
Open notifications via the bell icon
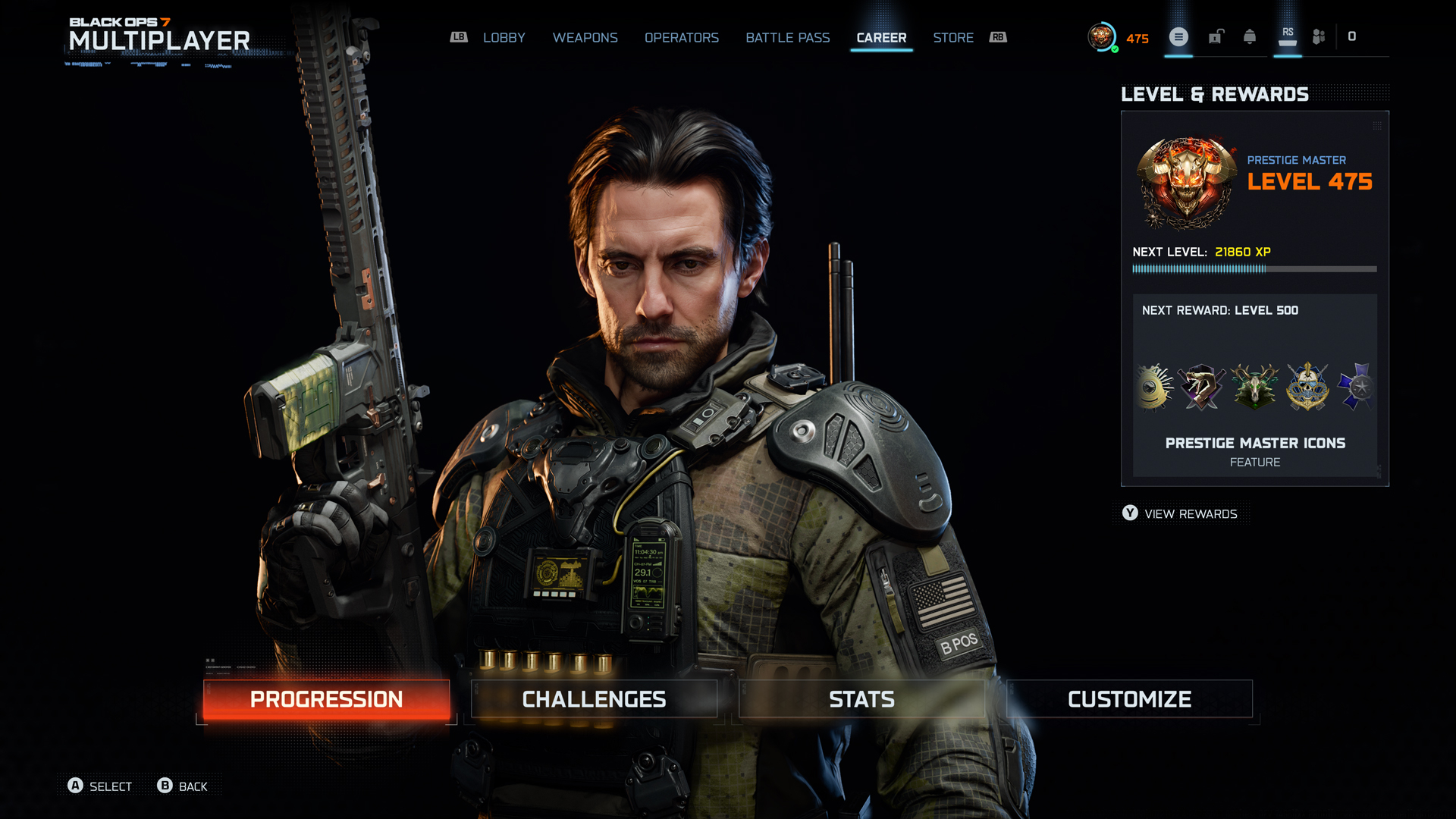tap(1250, 36)
